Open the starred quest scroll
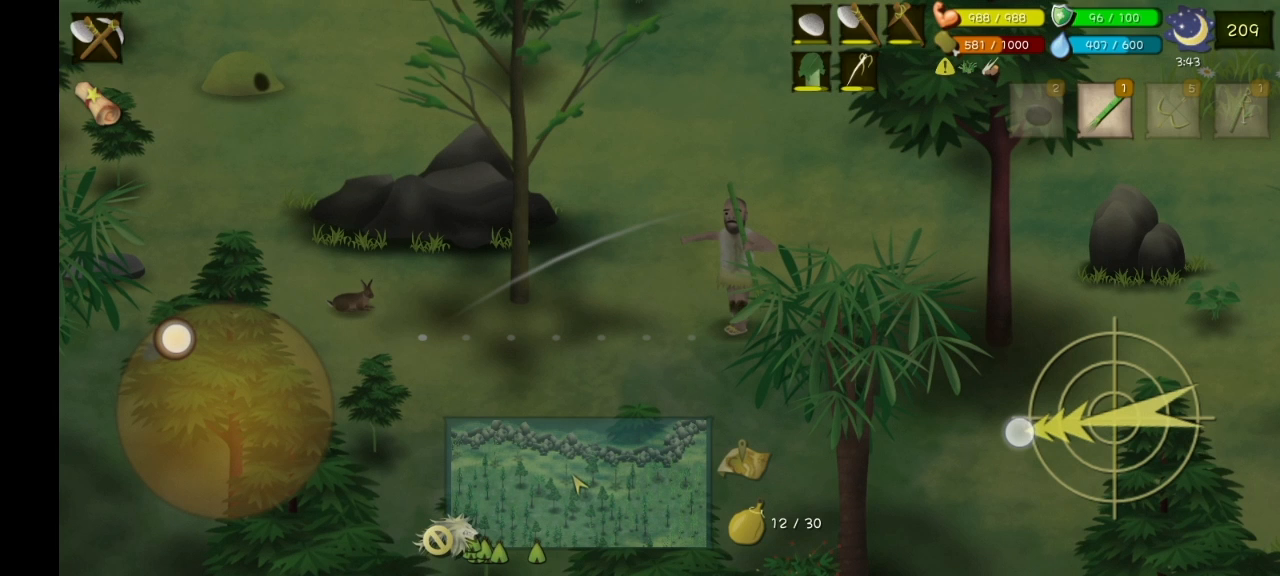The height and width of the screenshot is (576, 1280). click(97, 104)
